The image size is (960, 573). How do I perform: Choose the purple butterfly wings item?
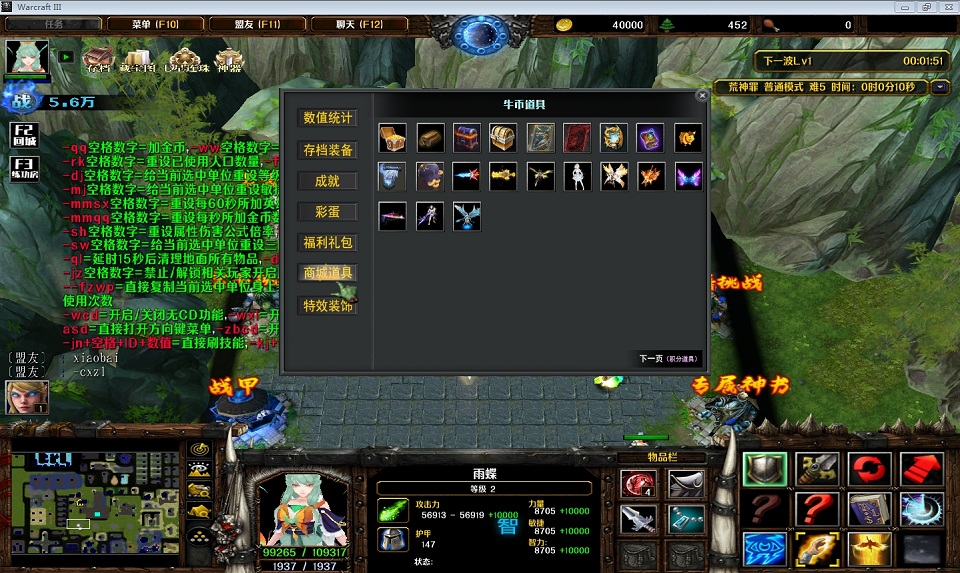[x=687, y=176]
